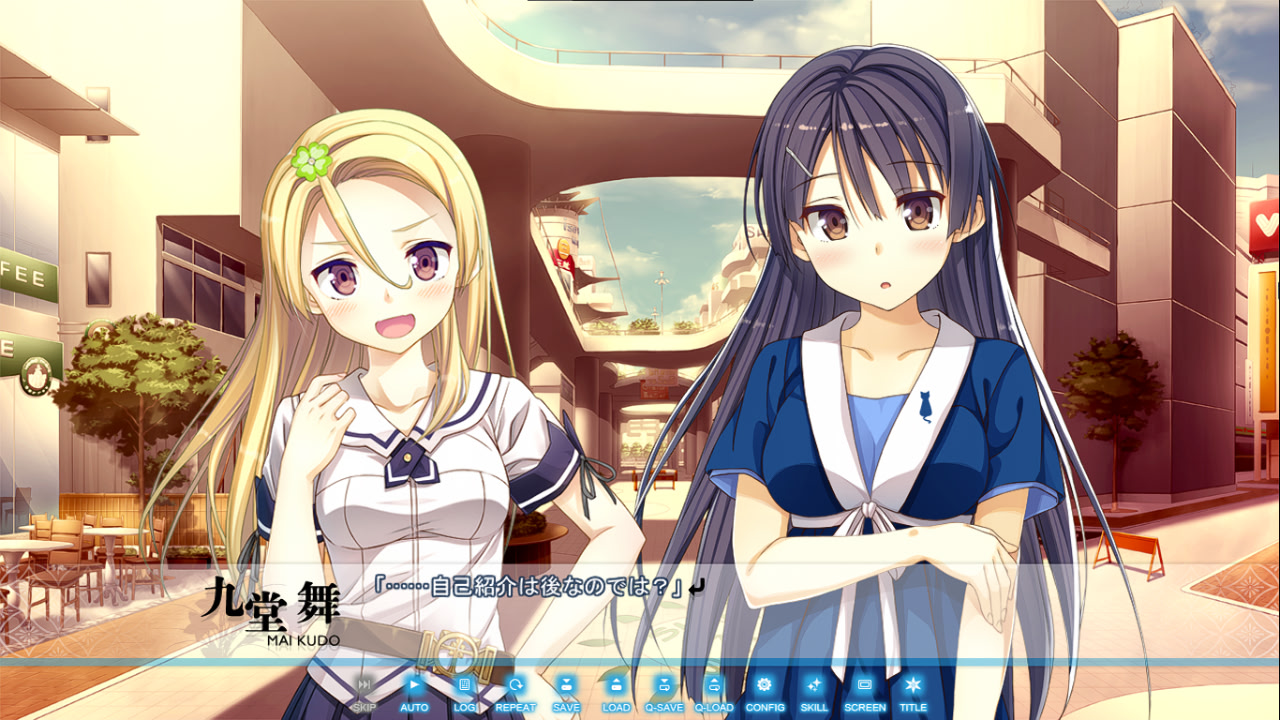The height and width of the screenshot is (720, 1280).
Task: Return to the TITLE screen
Action: (912, 692)
